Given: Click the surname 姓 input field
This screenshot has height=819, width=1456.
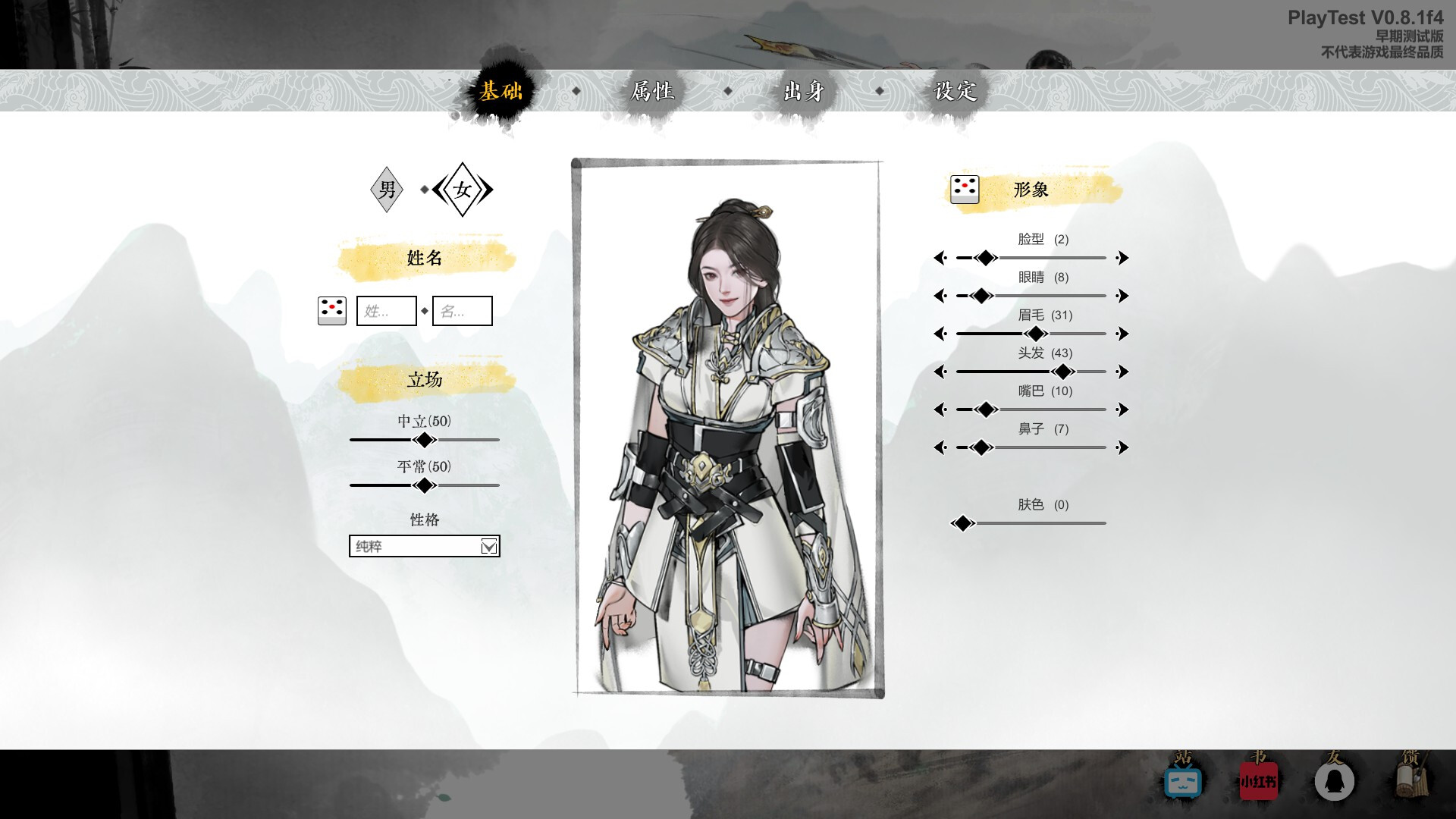Looking at the screenshot, I should tap(387, 310).
